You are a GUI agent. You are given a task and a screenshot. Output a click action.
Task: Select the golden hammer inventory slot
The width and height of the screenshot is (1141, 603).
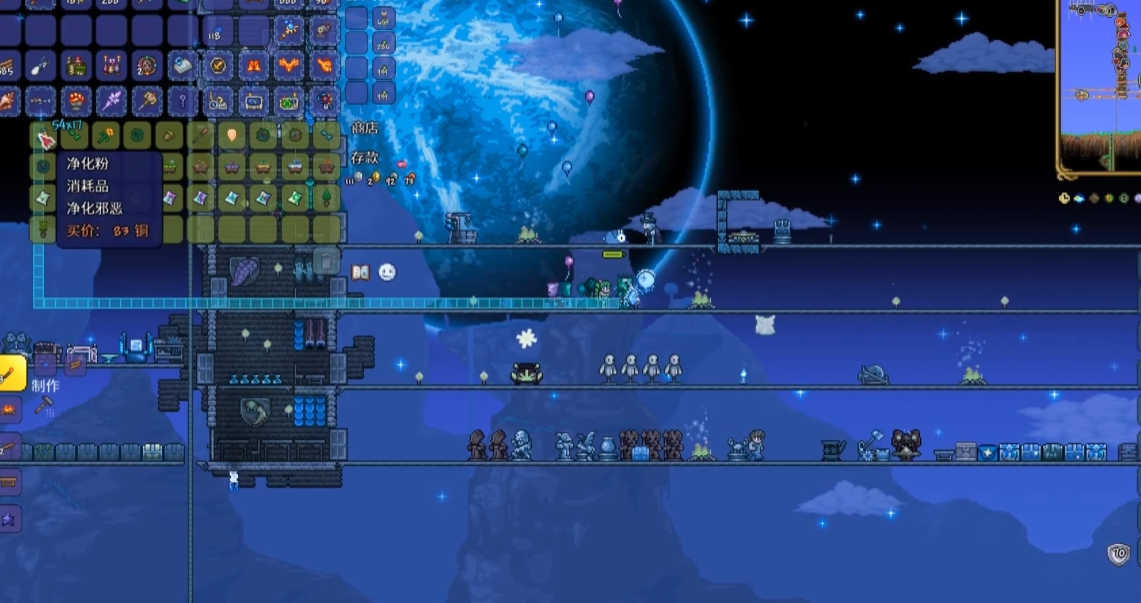(146, 101)
